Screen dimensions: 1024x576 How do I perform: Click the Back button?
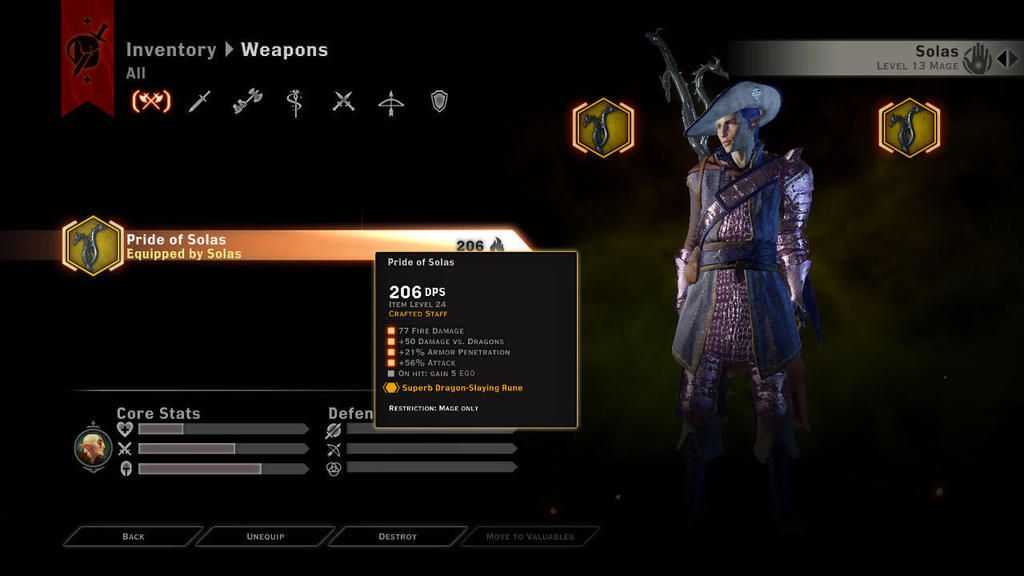(x=133, y=537)
